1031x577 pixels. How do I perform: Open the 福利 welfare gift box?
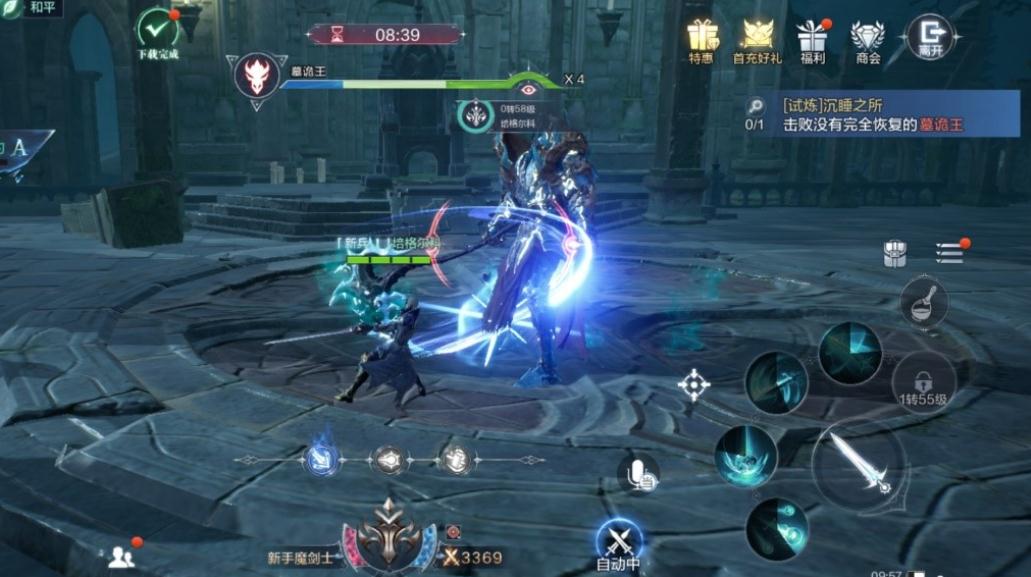[x=812, y=37]
